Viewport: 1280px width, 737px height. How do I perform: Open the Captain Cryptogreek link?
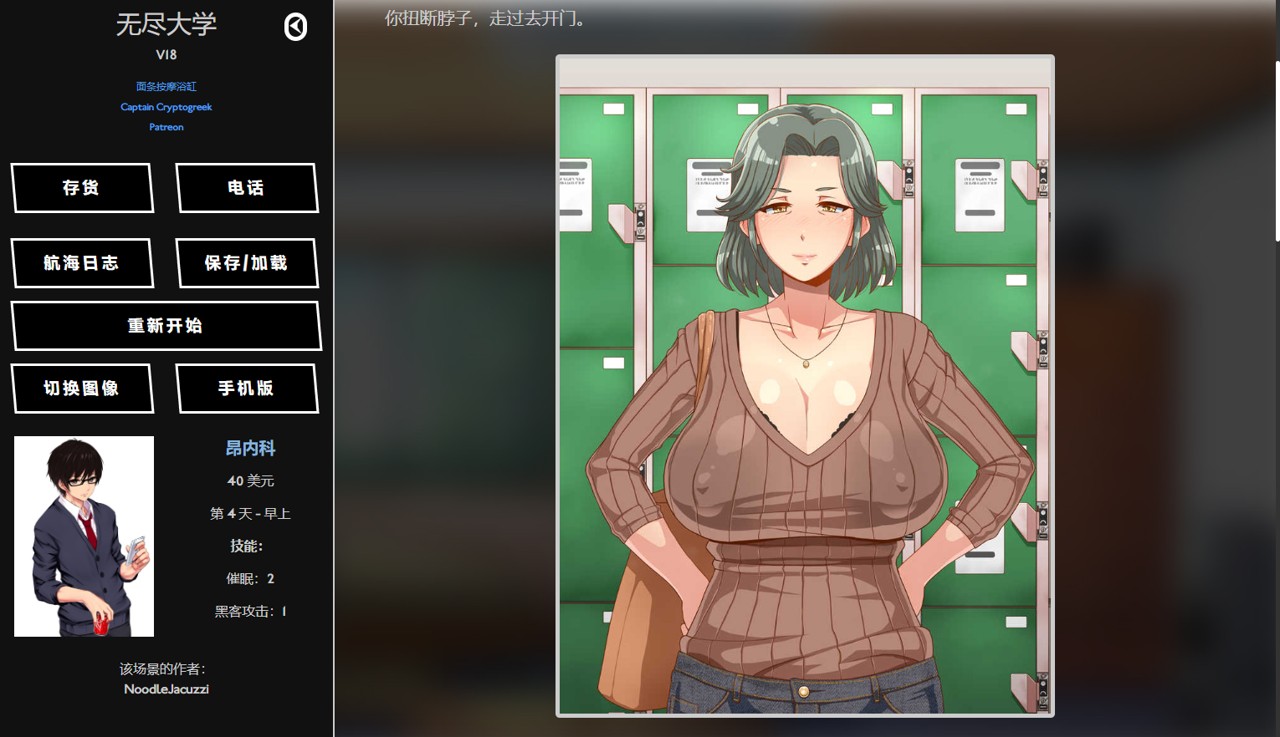pyautogui.click(x=166, y=107)
